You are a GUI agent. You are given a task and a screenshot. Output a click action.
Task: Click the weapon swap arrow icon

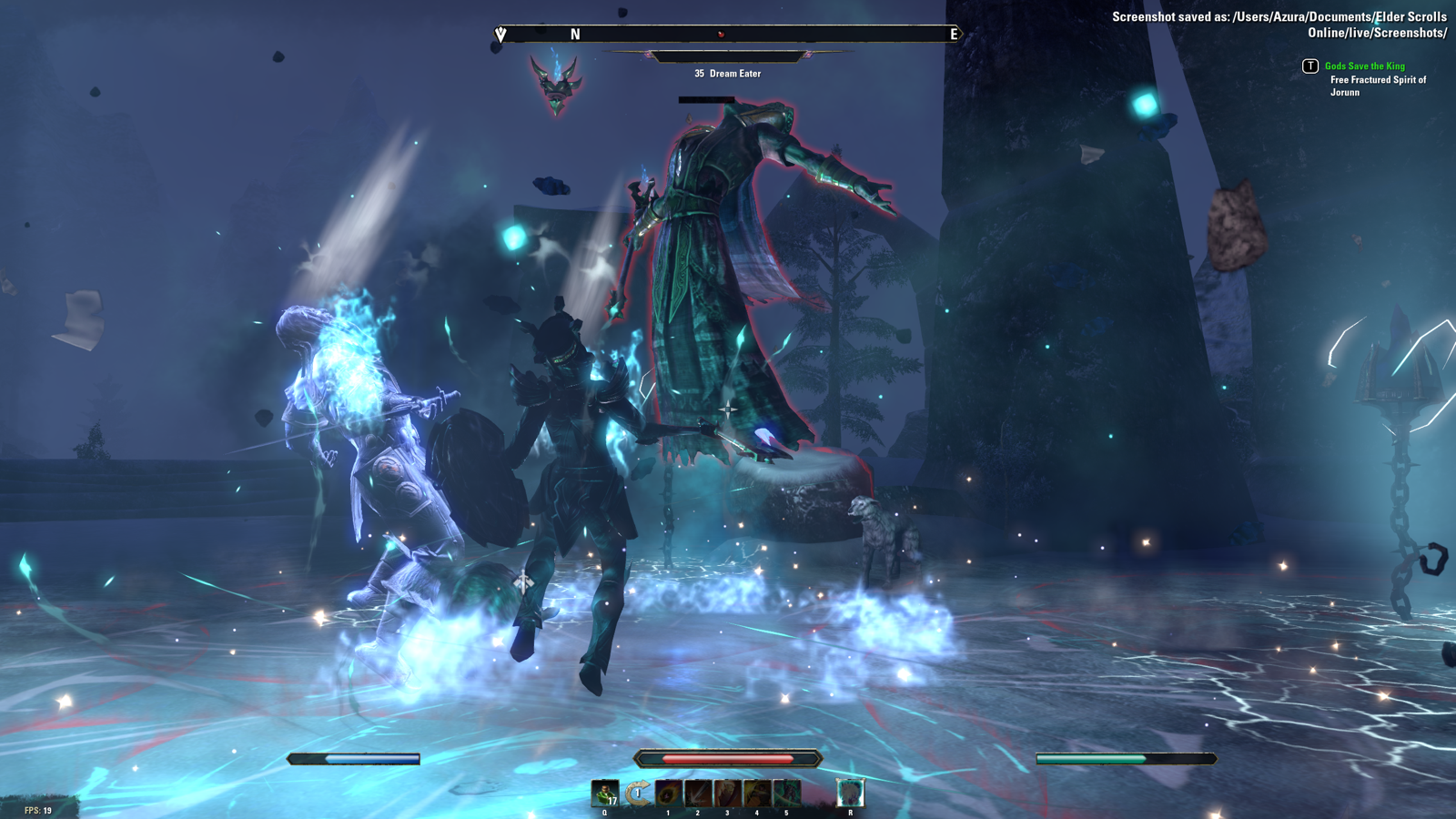(638, 794)
